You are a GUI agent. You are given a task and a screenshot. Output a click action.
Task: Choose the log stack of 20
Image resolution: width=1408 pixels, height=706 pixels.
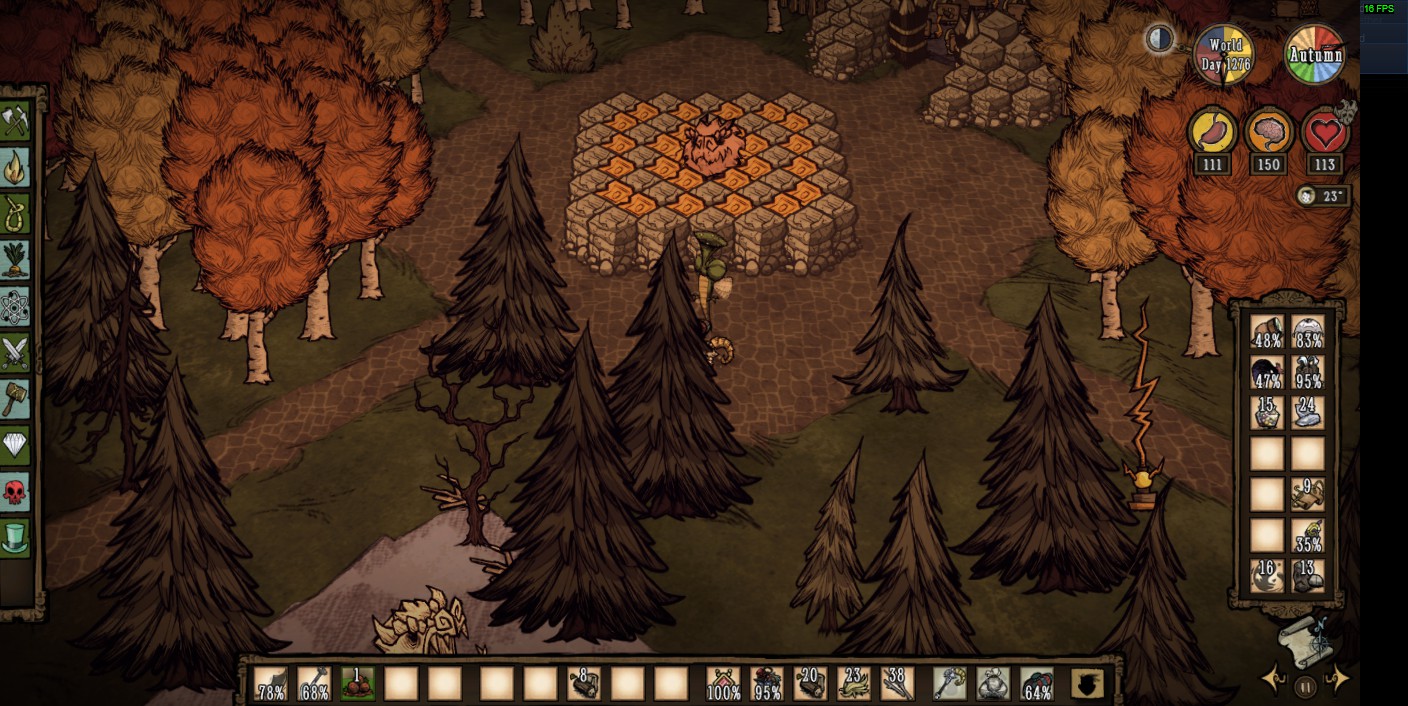pos(810,684)
